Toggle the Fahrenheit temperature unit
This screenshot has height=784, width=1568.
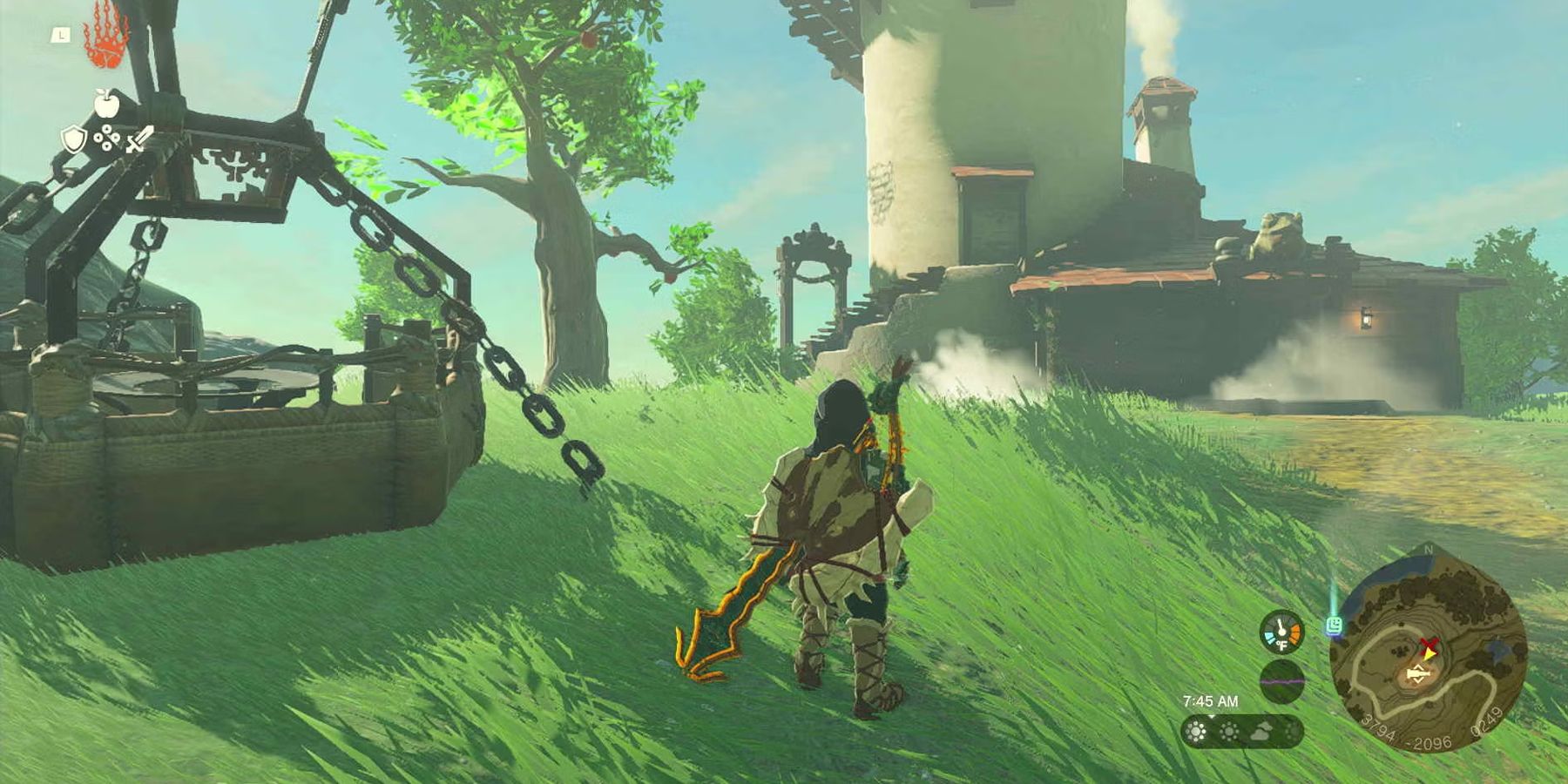(x=1283, y=645)
